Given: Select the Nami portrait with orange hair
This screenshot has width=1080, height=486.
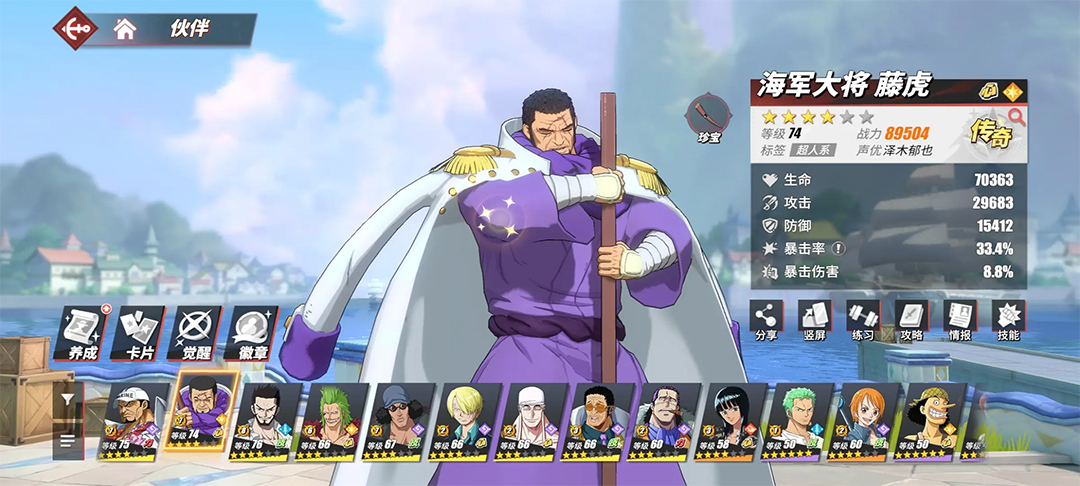Looking at the screenshot, I should tap(869, 420).
